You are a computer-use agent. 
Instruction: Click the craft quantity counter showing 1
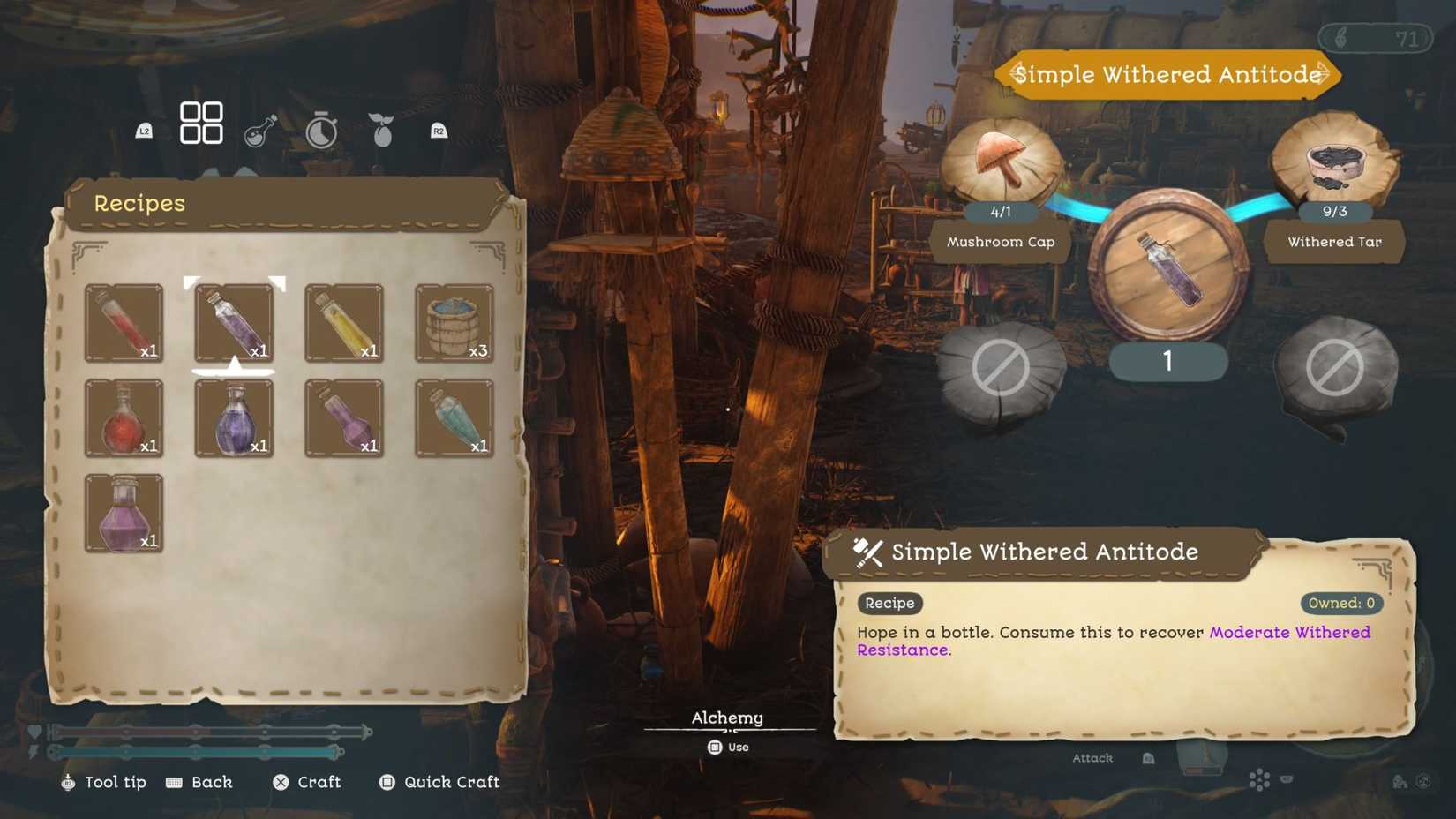tap(1167, 362)
